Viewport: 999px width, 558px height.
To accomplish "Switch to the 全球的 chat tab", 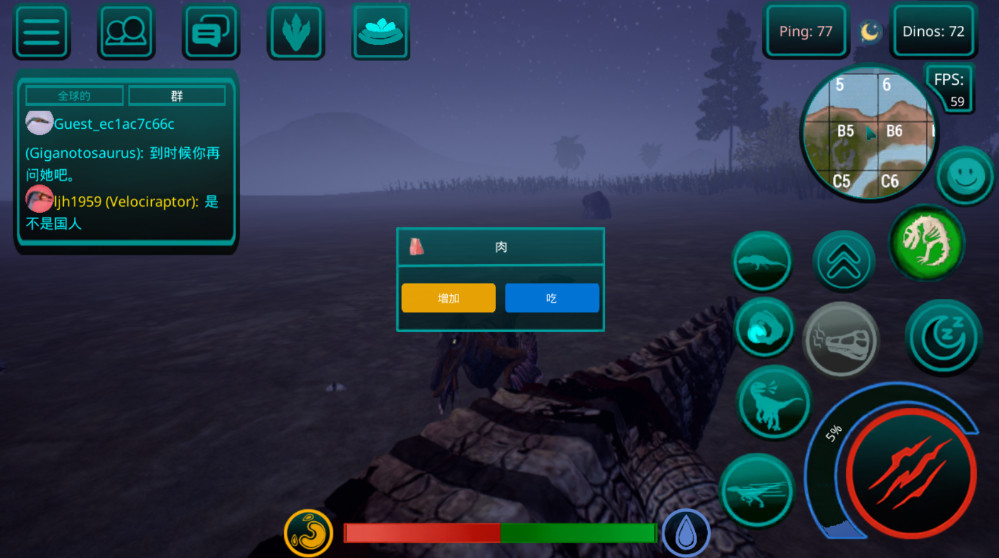I will pos(75,96).
